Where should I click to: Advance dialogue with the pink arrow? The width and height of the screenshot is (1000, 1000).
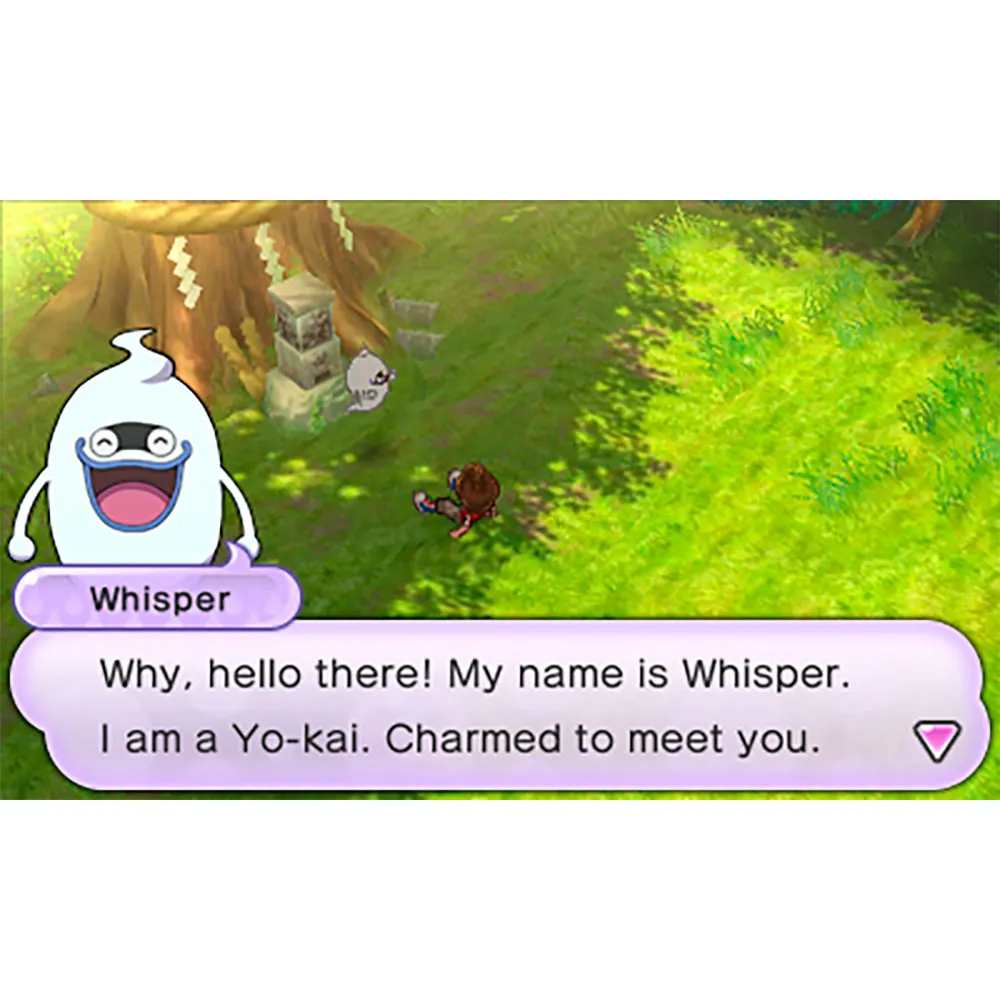[x=937, y=741]
